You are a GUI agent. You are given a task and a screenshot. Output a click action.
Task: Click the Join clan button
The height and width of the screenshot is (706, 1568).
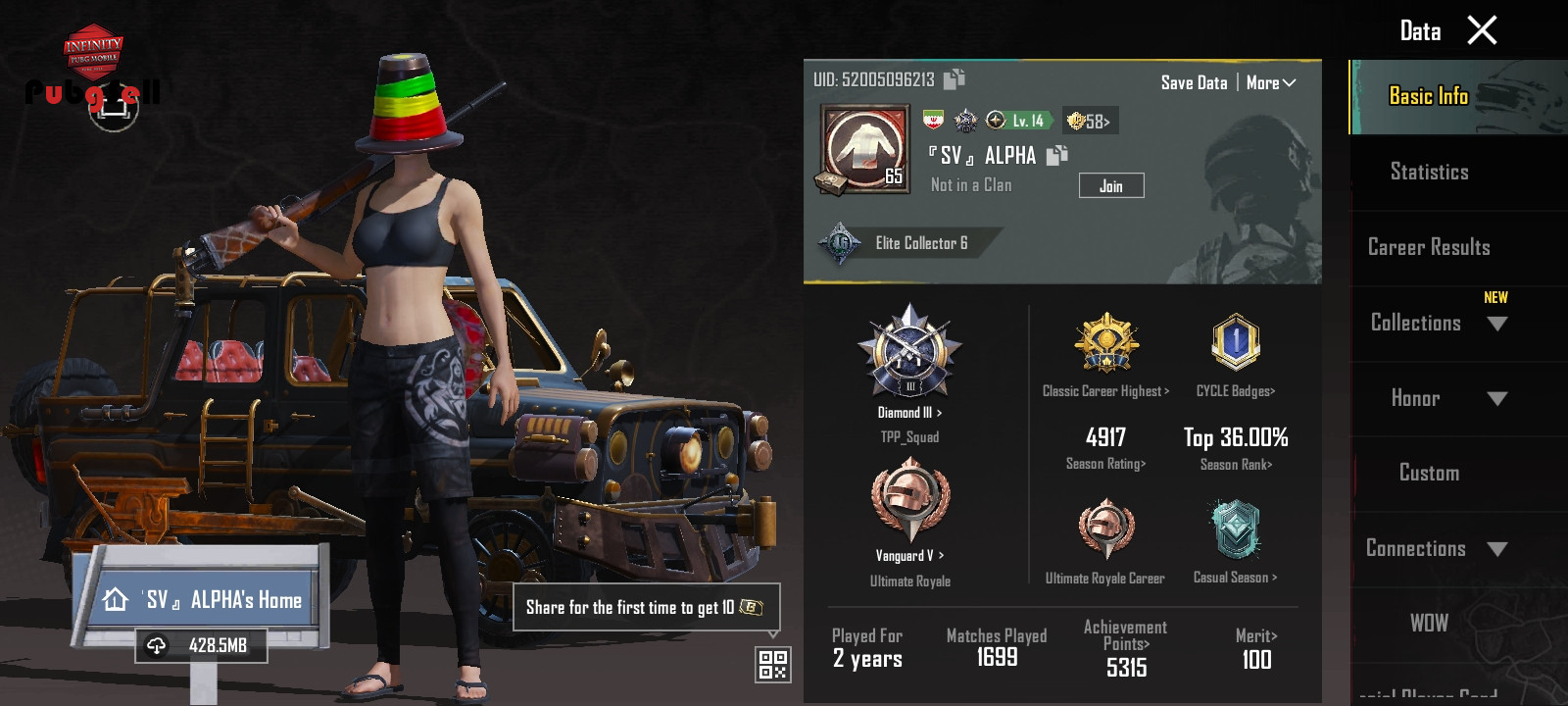[x=1110, y=185]
